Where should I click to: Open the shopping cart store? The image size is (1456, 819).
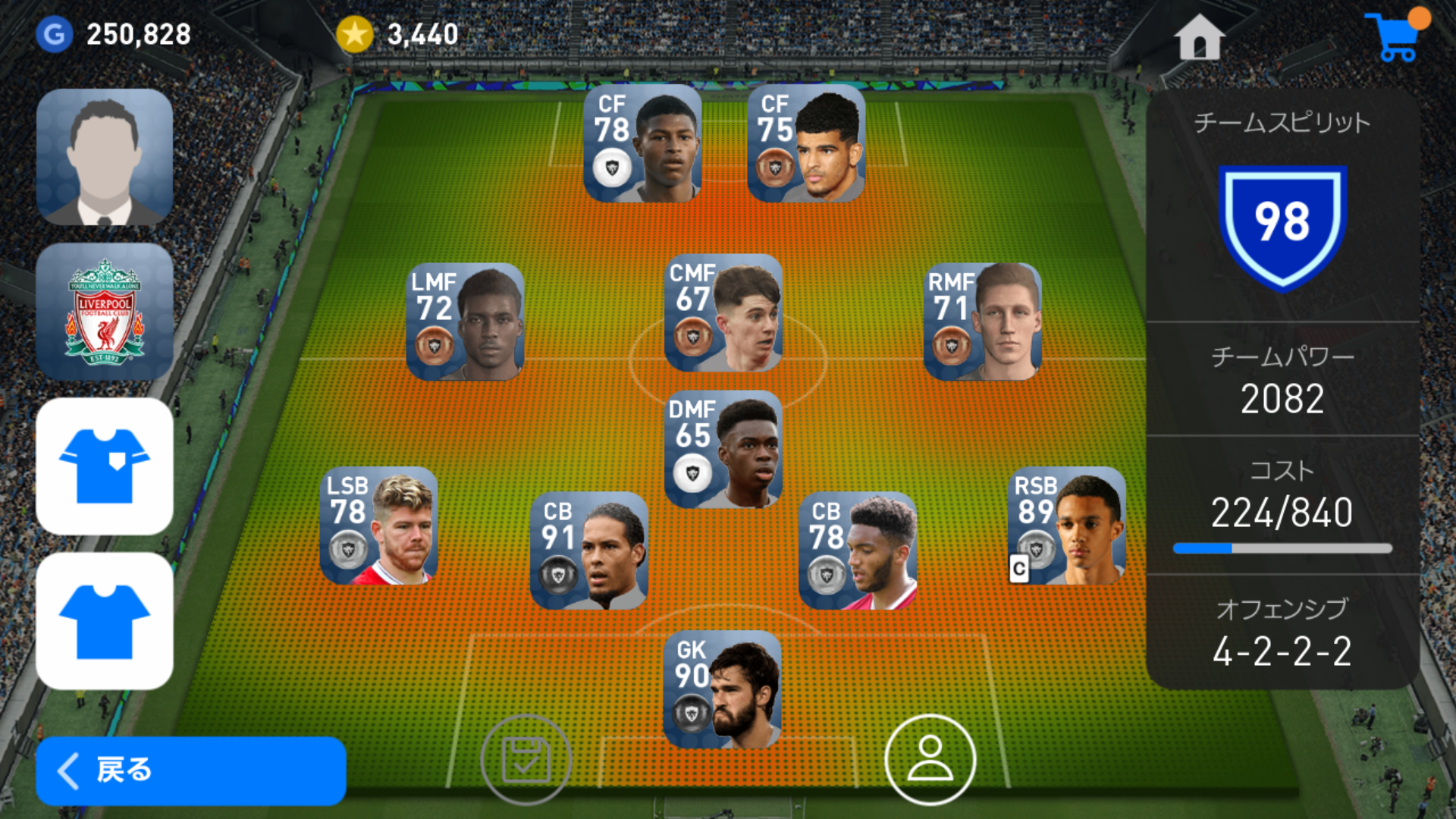(1395, 36)
